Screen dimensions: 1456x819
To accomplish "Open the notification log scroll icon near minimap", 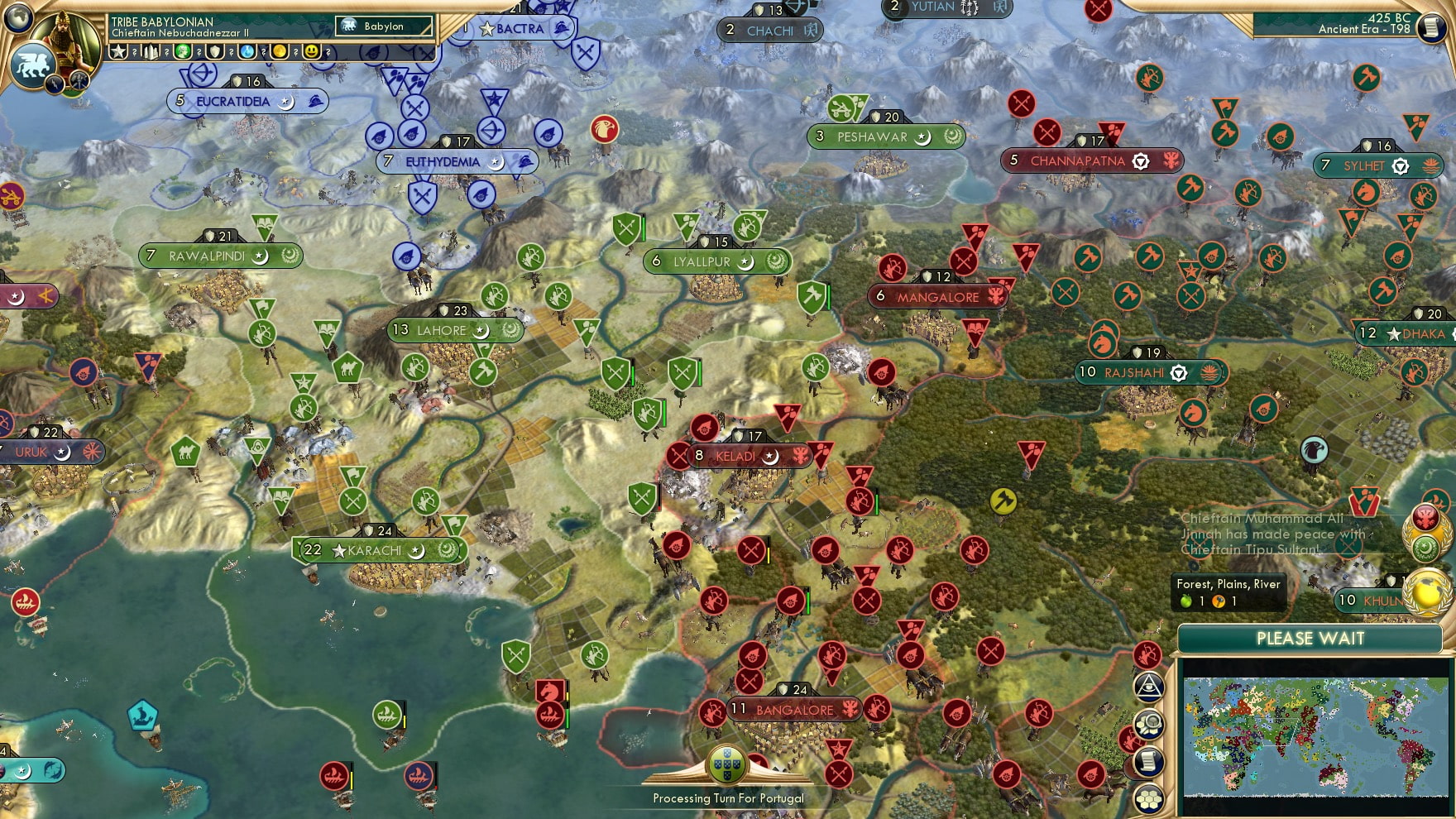I will tap(1148, 762).
